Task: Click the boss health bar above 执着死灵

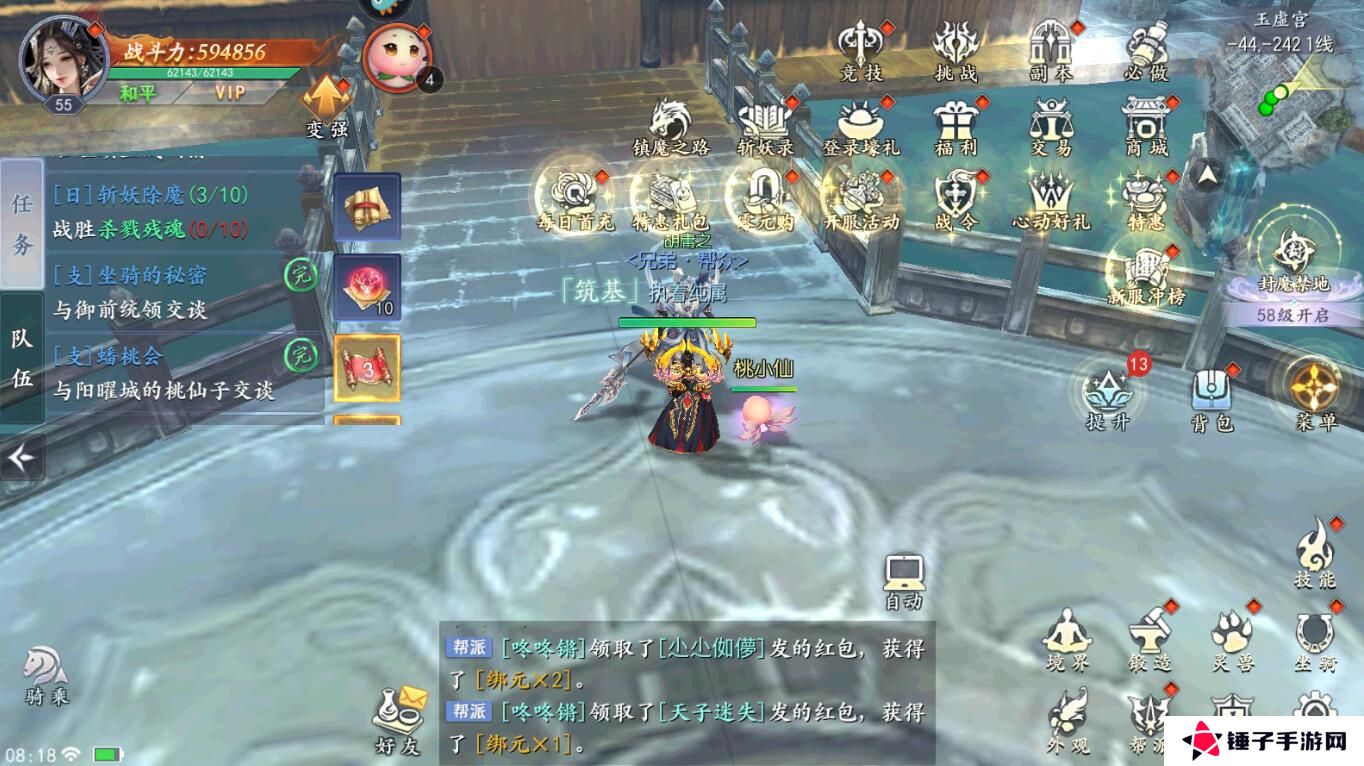Action: (686, 323)
